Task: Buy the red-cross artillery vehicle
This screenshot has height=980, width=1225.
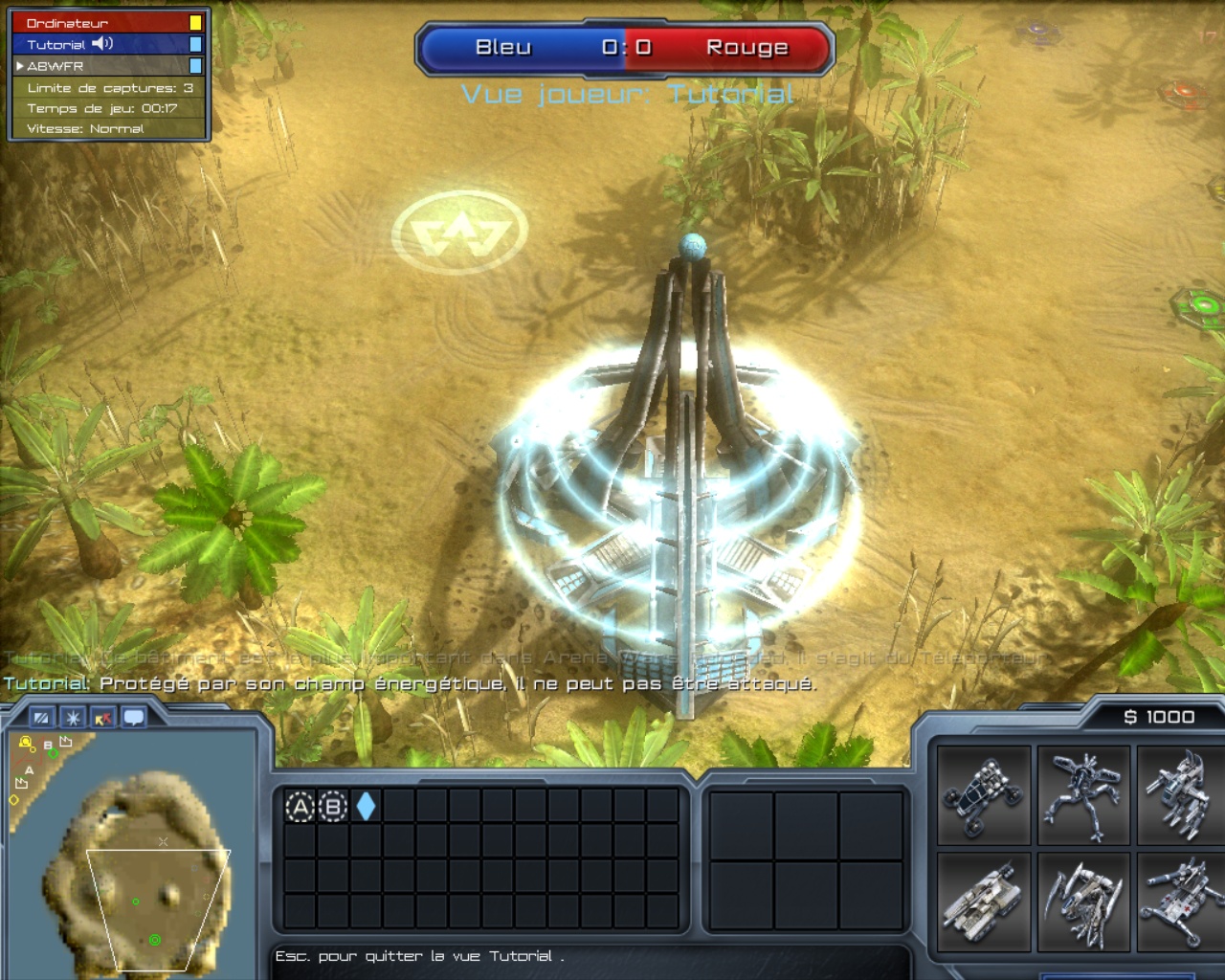Action: pyautogui.click(x=1182, y=902)
